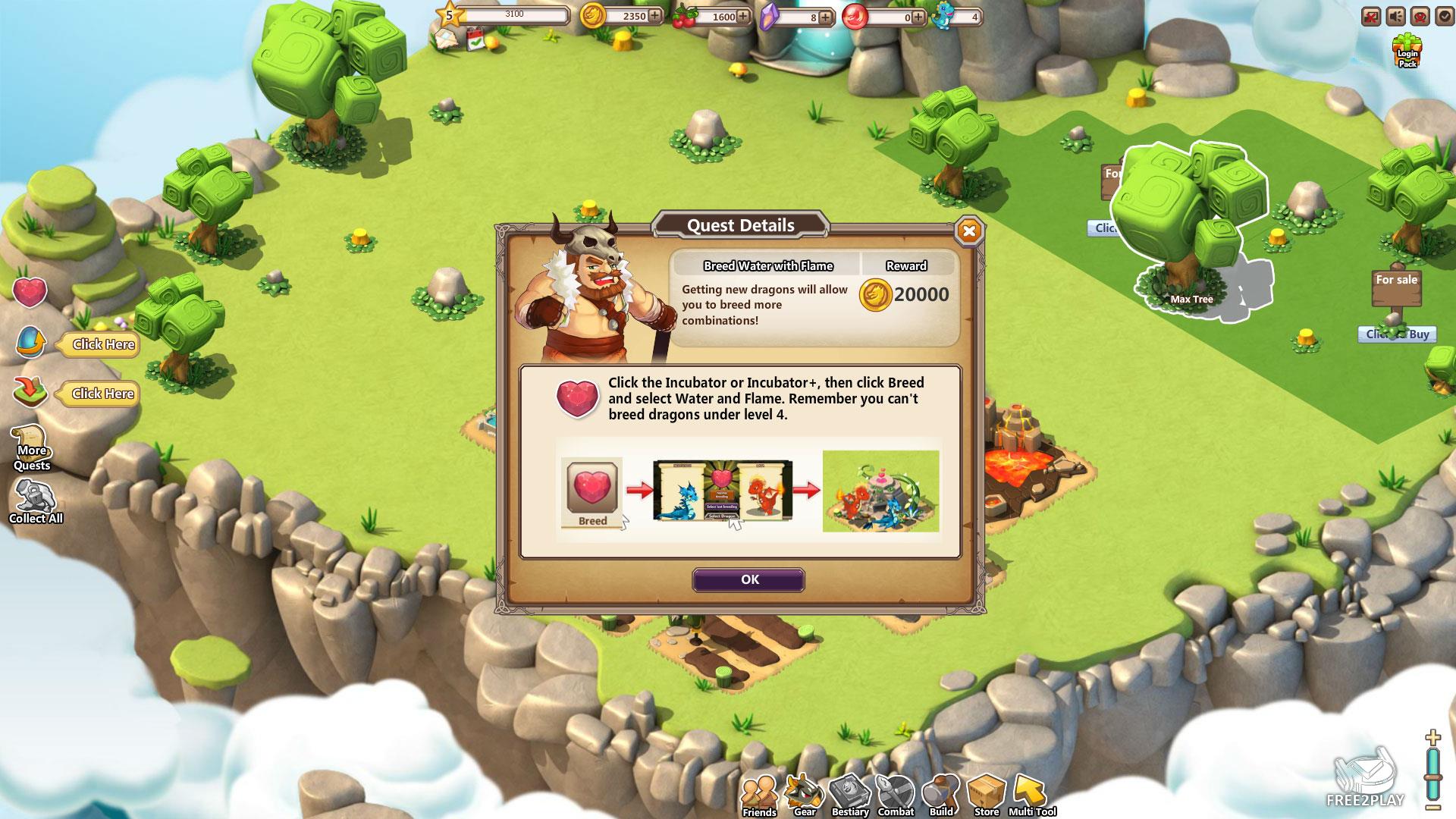This screenshot has height=819, width=1456.
Task: Open the daily calendar icon
Action: (x=475, y=39)
